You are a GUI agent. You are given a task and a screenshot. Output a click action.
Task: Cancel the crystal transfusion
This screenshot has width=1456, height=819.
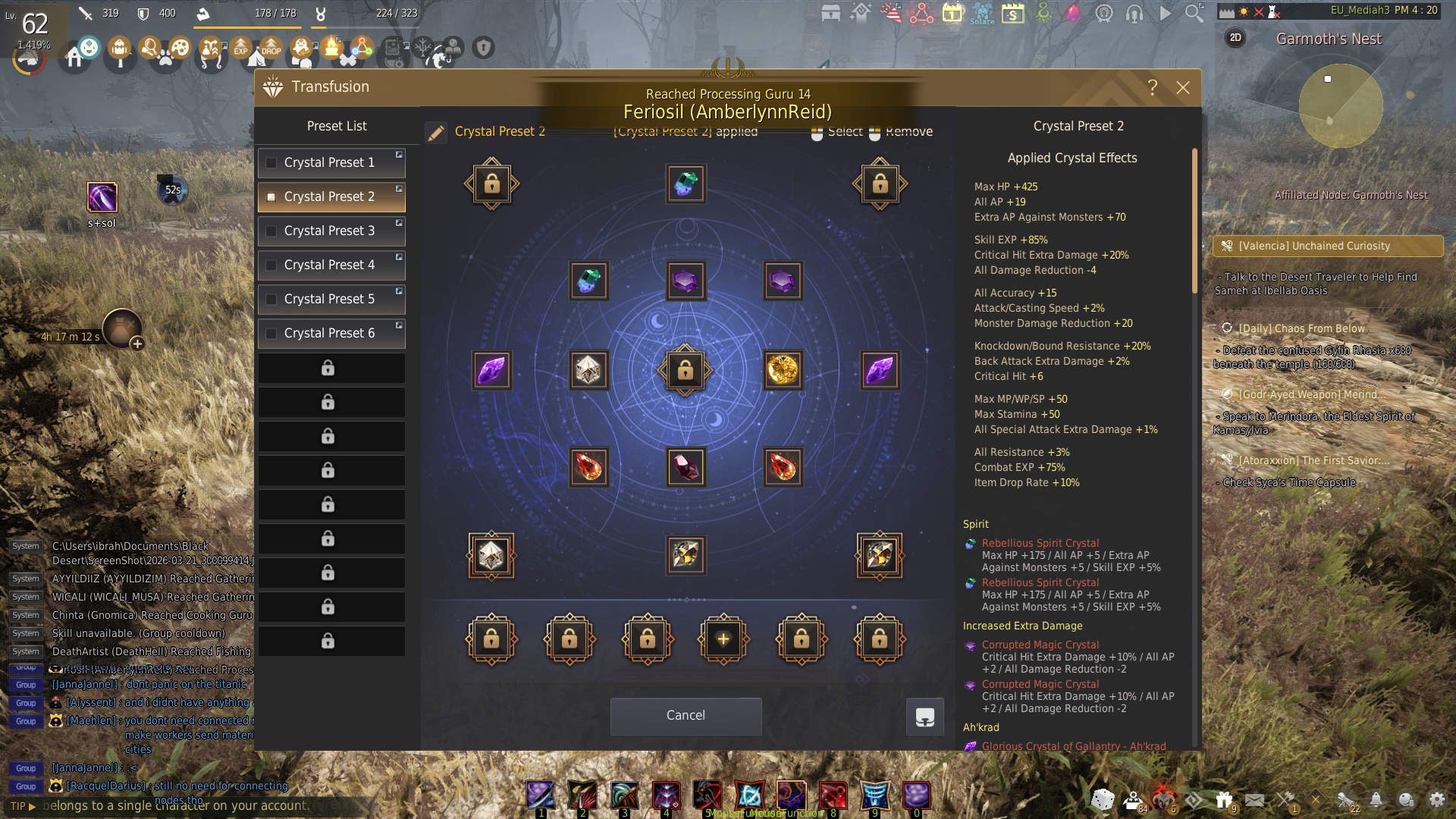[686, 716]
